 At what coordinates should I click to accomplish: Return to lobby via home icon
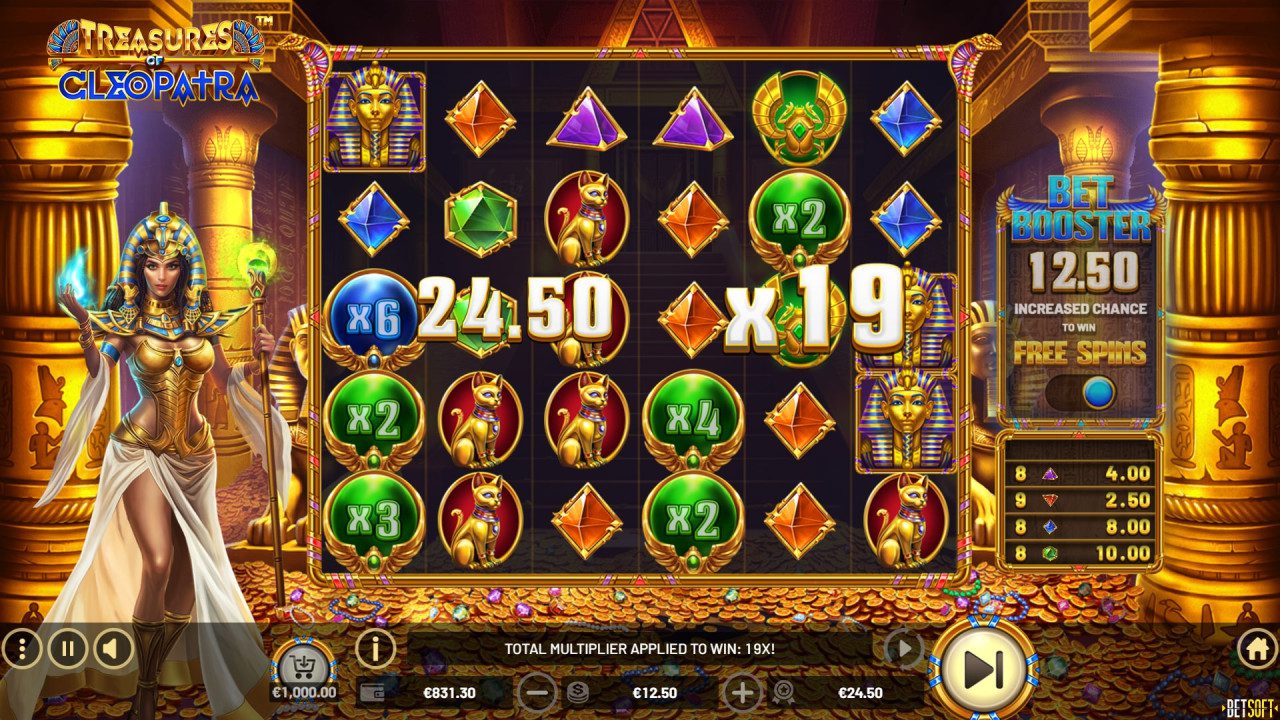coord(1258,650)
